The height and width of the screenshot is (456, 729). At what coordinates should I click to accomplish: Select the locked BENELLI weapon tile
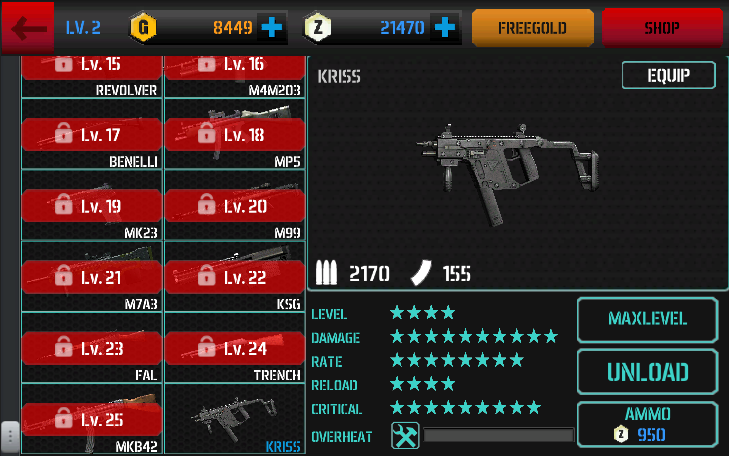[x=92, y=134]
